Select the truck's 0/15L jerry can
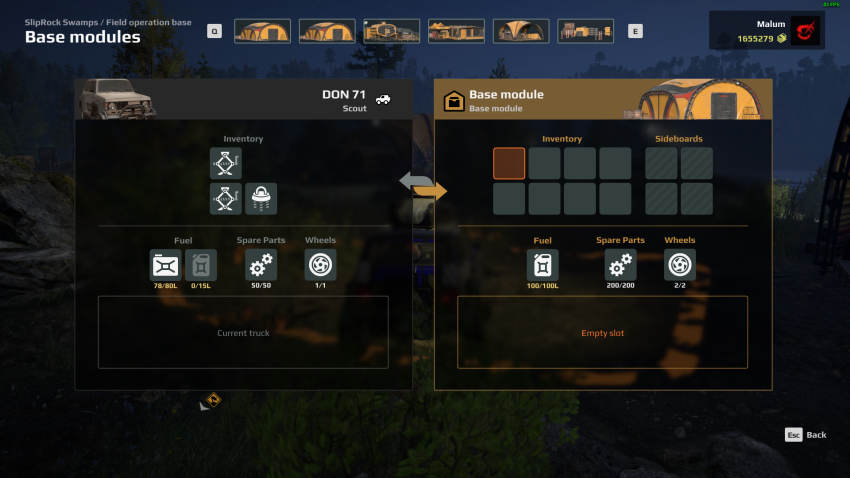 (201, 265)
